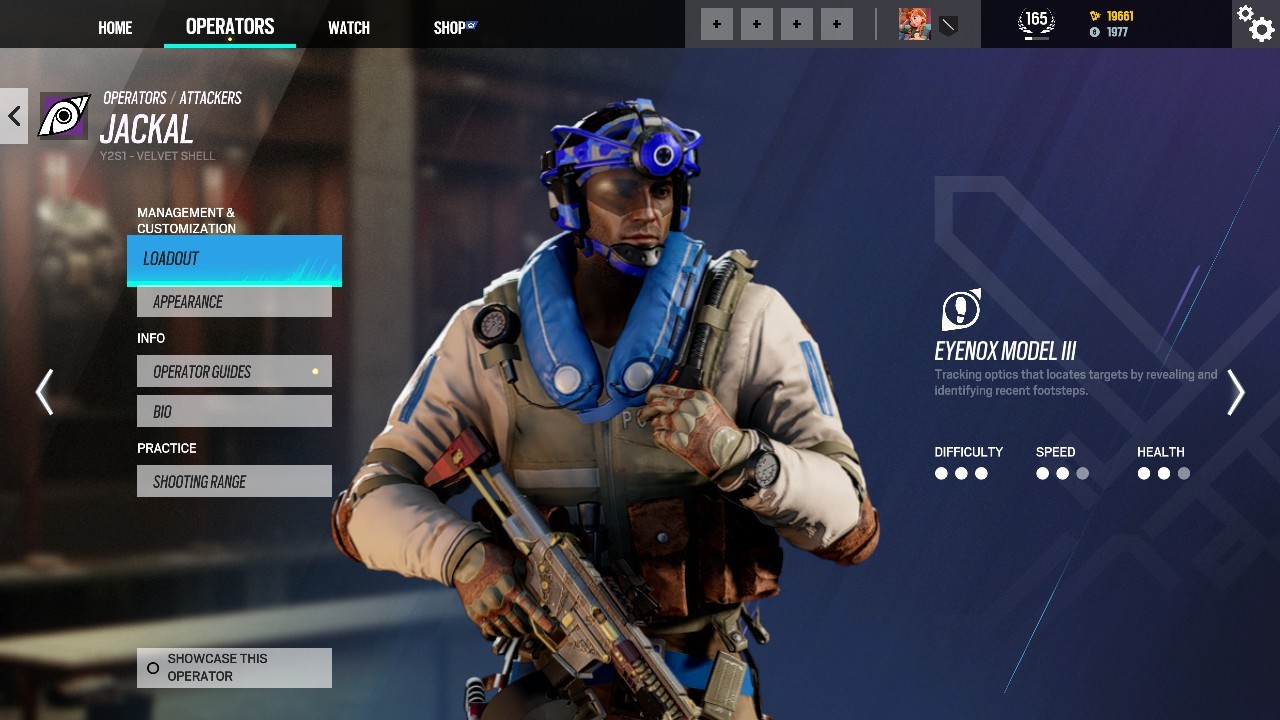Read Jackal's Bio

coord(234,412)
